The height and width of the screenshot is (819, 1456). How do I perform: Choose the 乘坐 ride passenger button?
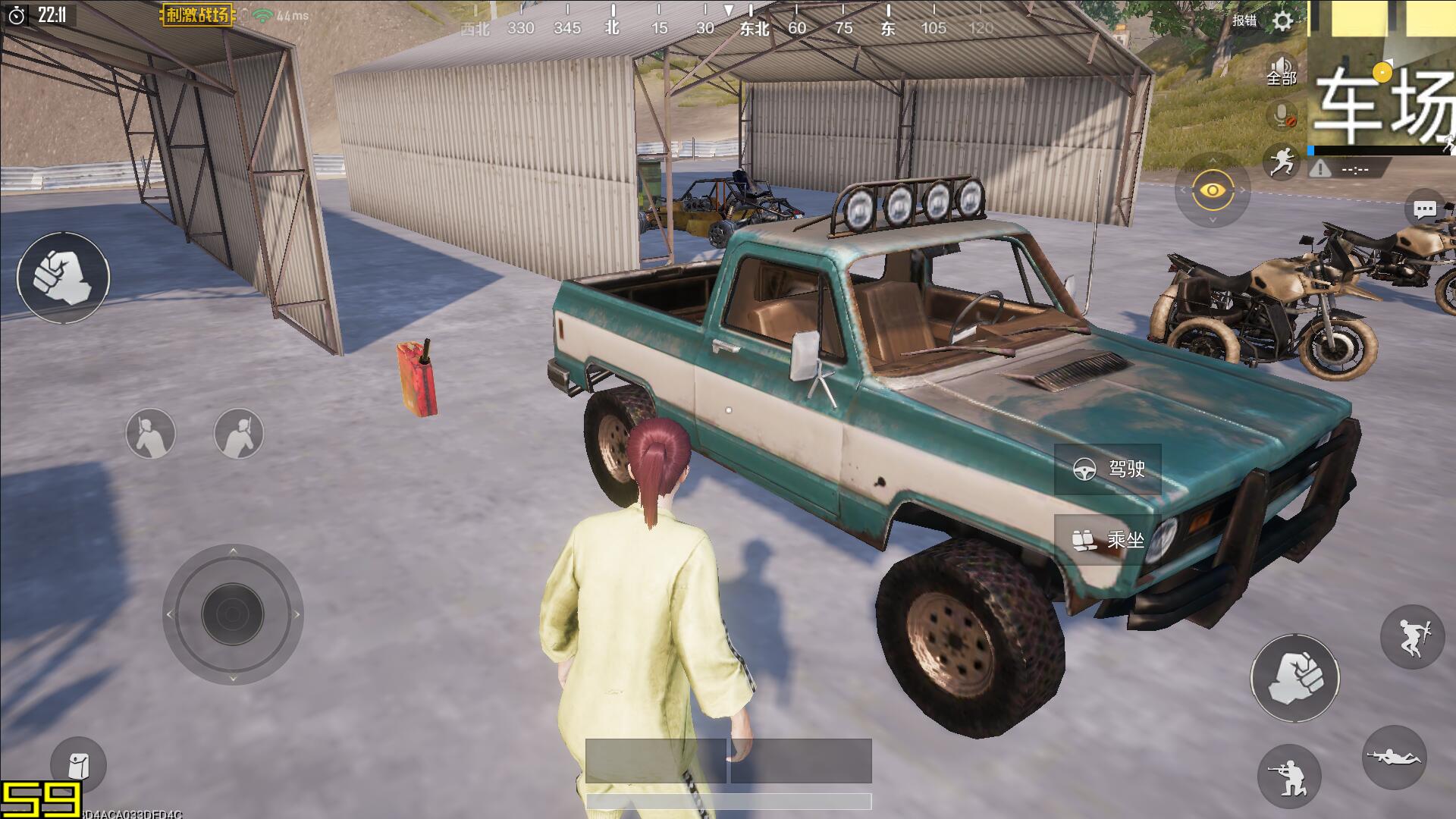tap(1106, 540)
